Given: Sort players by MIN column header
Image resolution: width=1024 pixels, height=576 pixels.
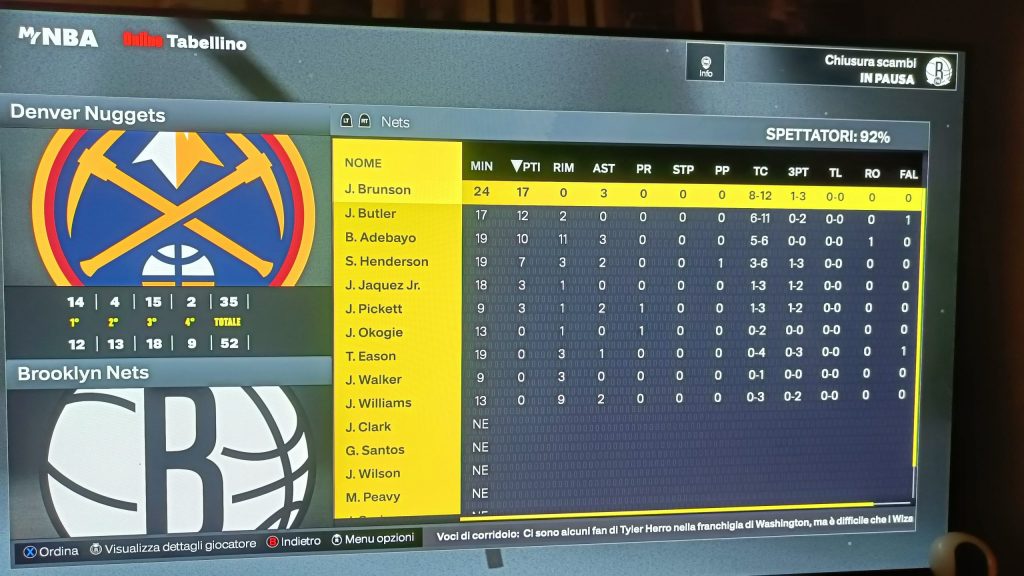Looking at the screenshot, I should [x=482, y=166].
